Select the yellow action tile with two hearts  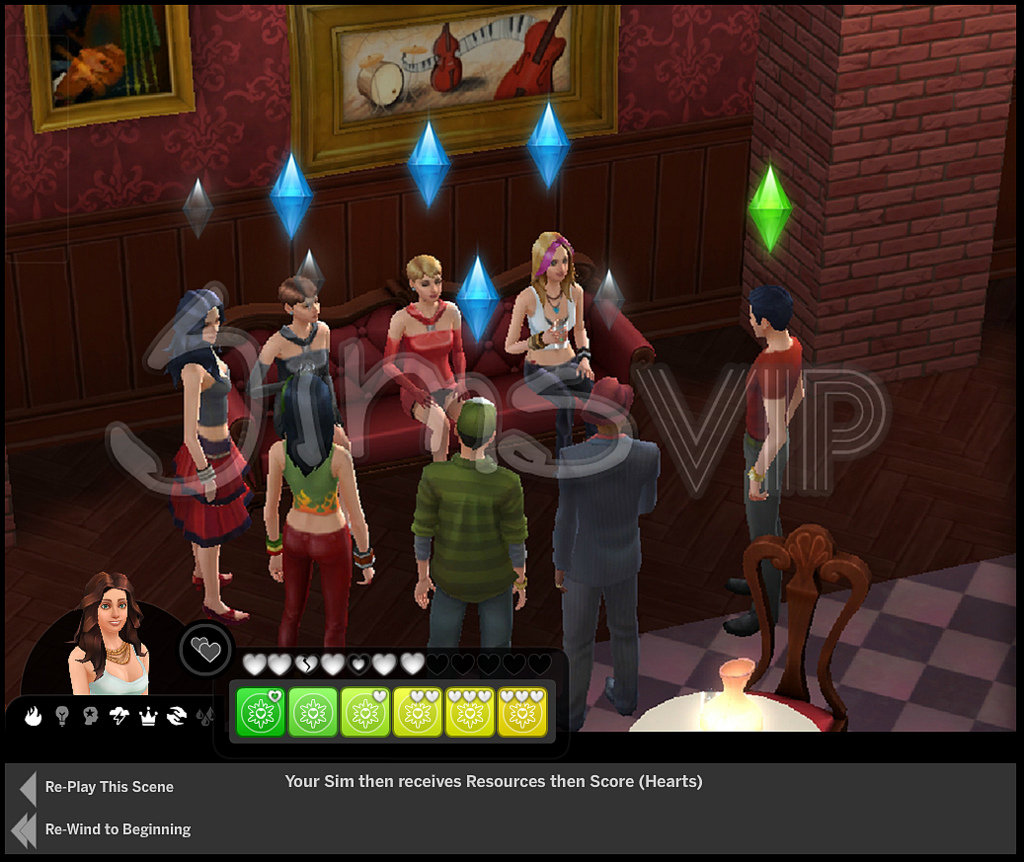[417, 712]
